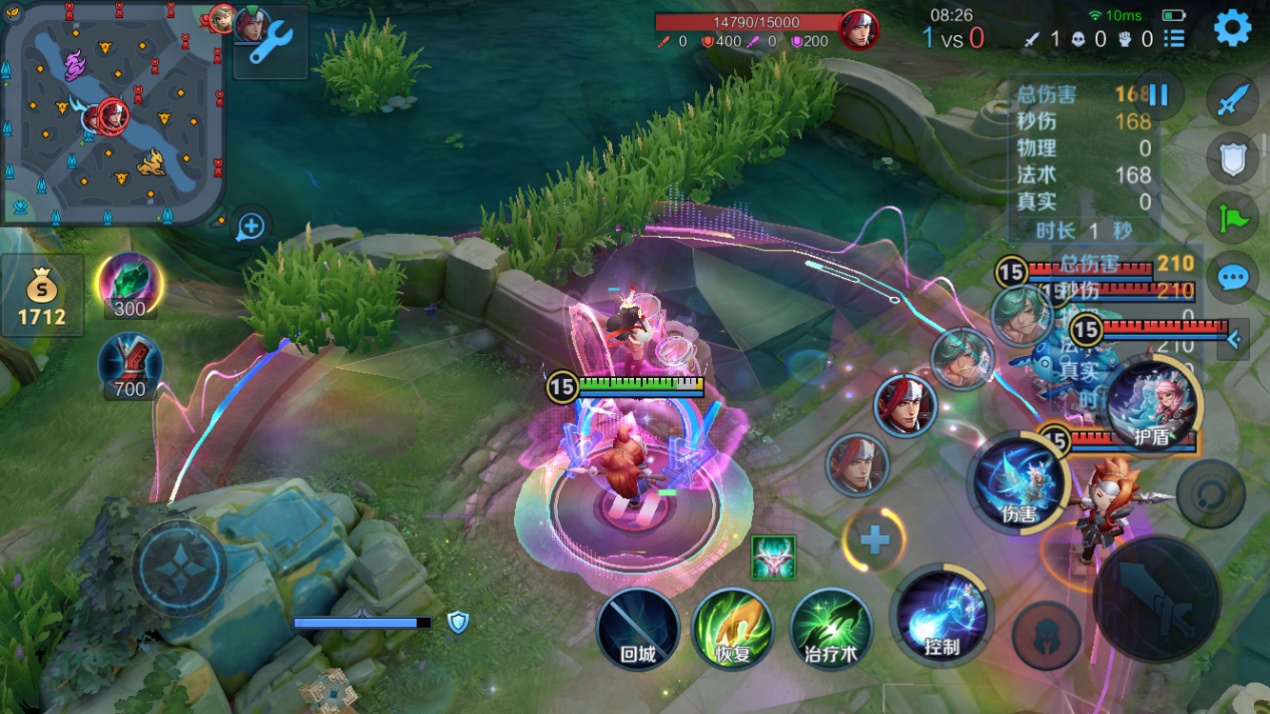1270x714 pixels.
Task: Open the settings gear menu
Action: click(x=1232, y=28)
